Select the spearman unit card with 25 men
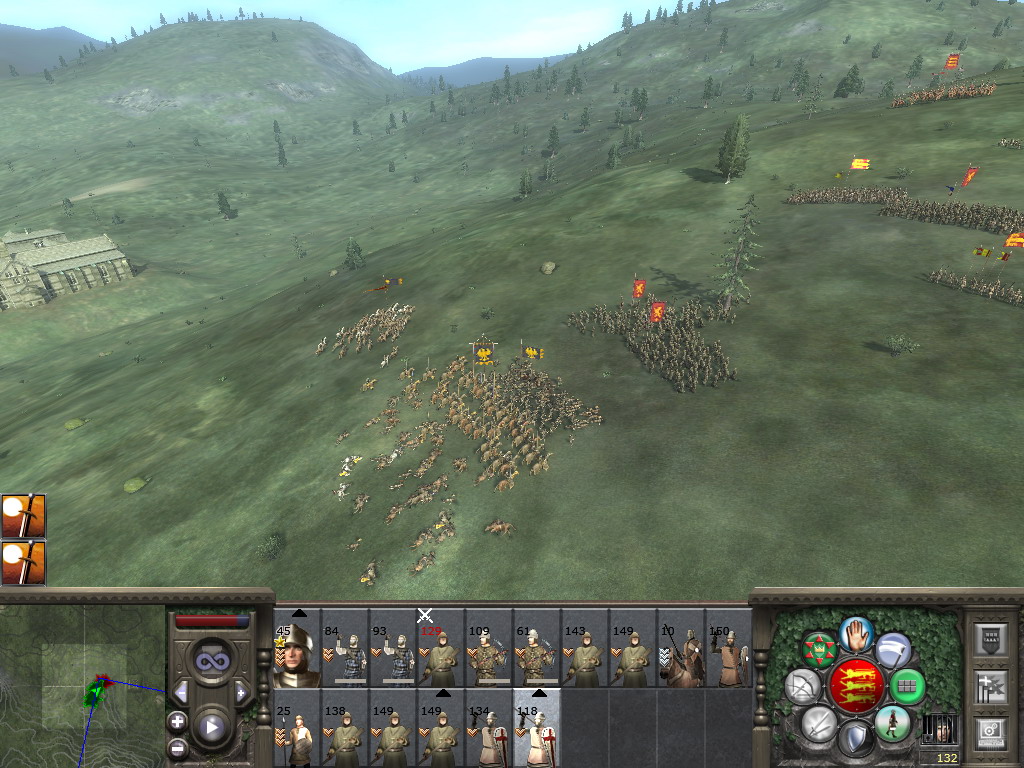 (297, 732)
